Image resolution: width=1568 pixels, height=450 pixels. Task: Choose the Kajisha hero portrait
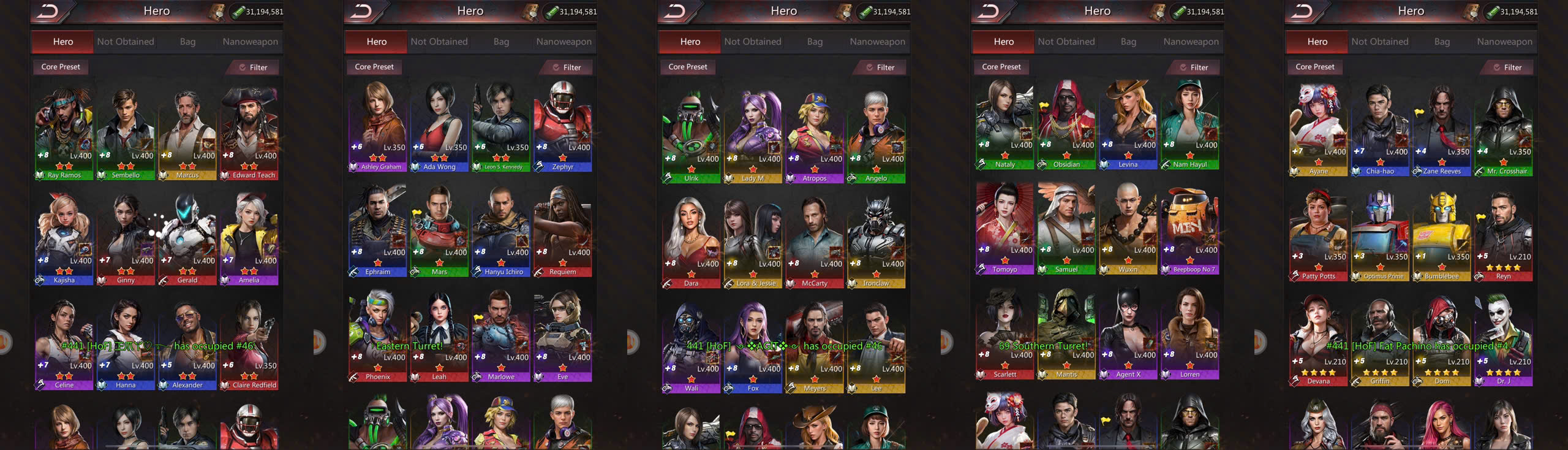(64, 237)
